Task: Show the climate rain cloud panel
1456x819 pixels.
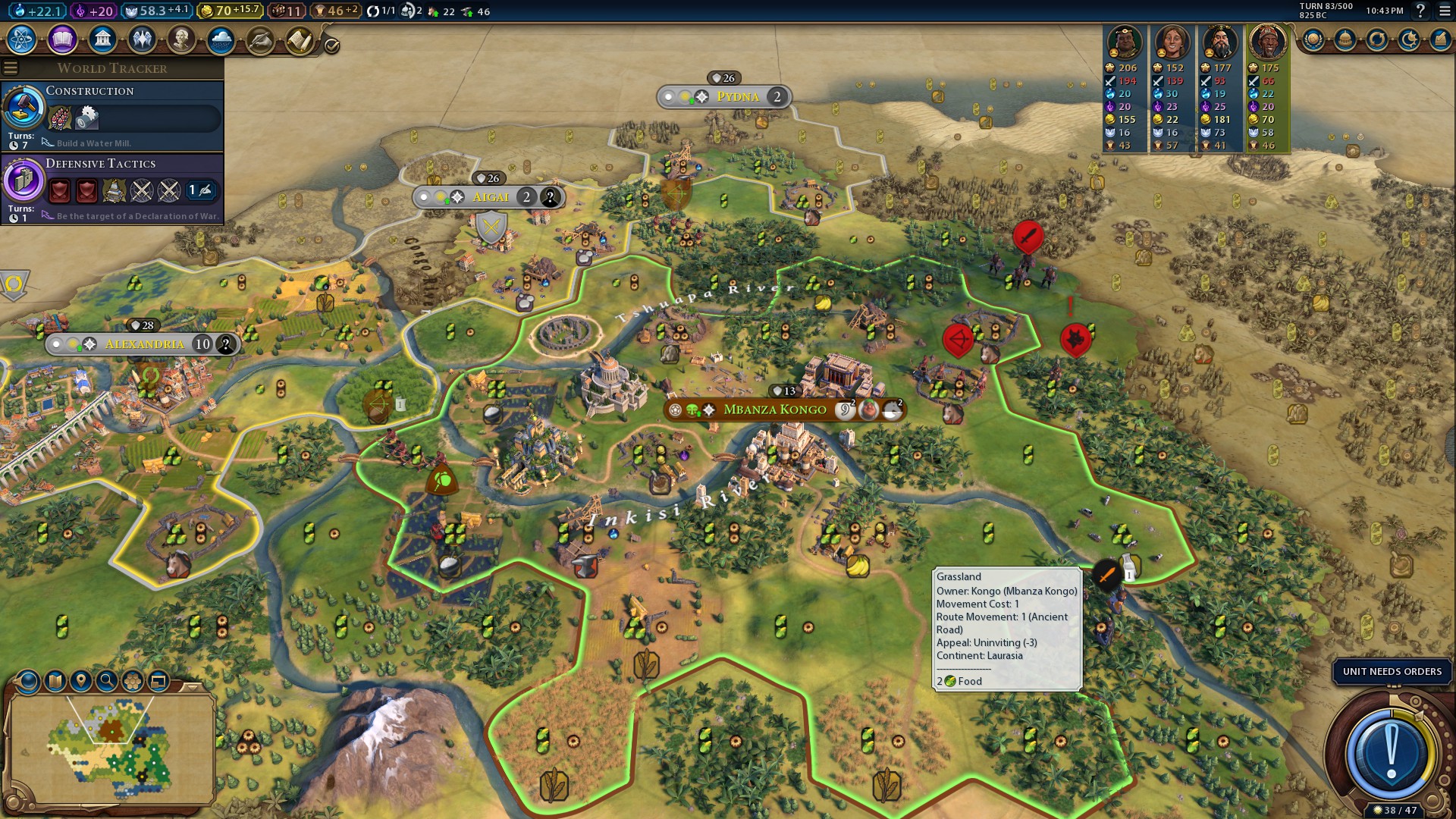Action: tap(221, 39)
